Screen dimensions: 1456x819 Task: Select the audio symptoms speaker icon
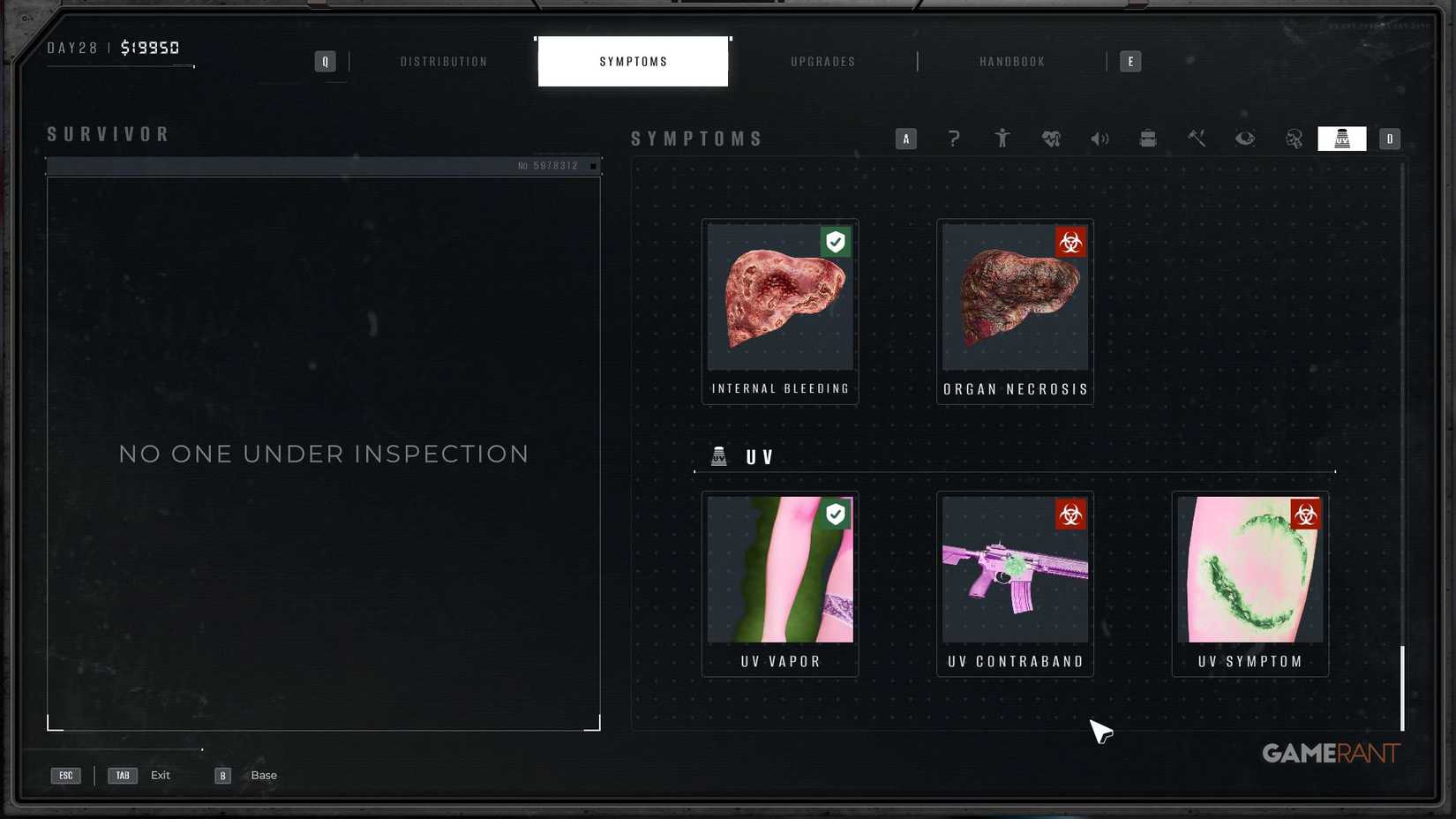1100,139
